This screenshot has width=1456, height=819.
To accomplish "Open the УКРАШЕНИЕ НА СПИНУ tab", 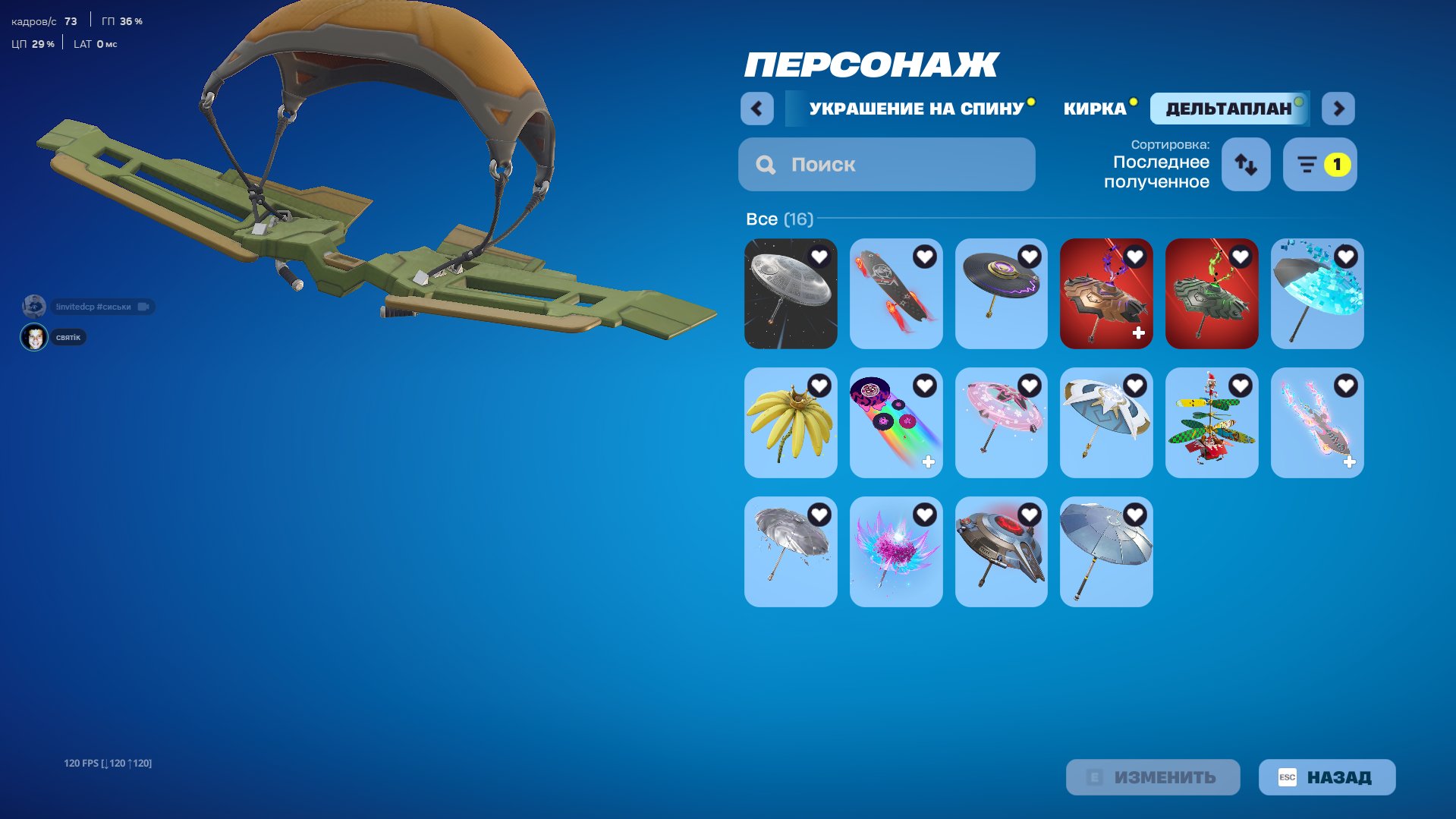I will tap(916, 108).
